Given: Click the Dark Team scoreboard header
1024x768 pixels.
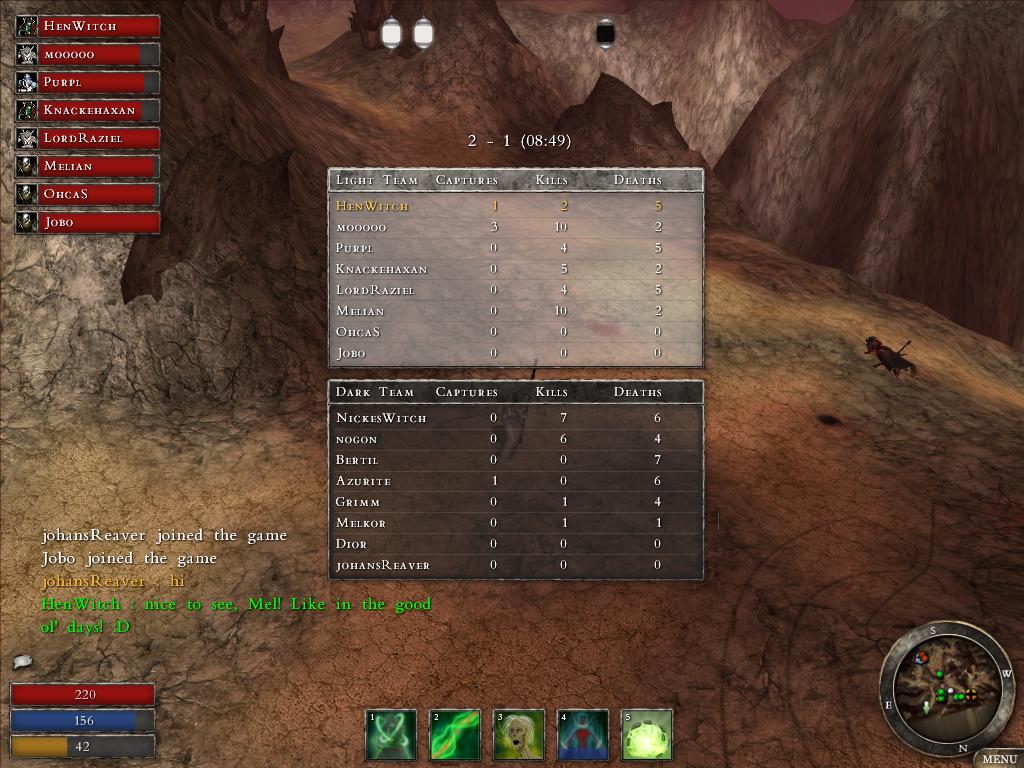Looking at the screenshot, I should click(515, 392).
